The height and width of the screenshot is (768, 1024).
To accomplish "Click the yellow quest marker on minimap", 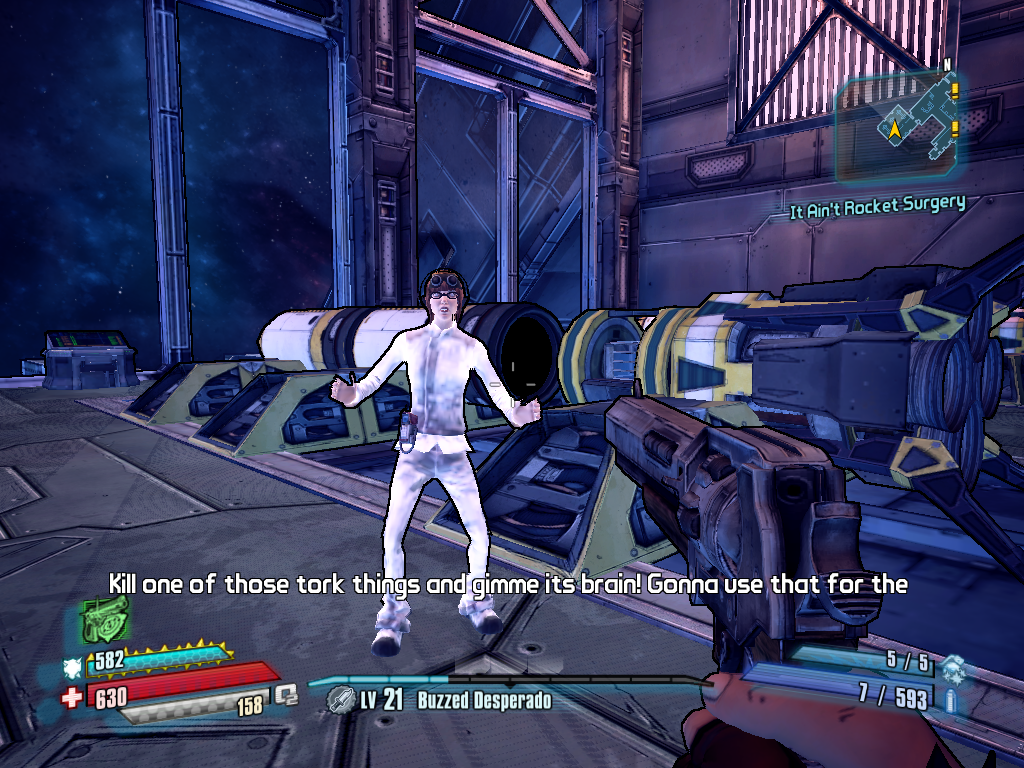I will [955, 93].
